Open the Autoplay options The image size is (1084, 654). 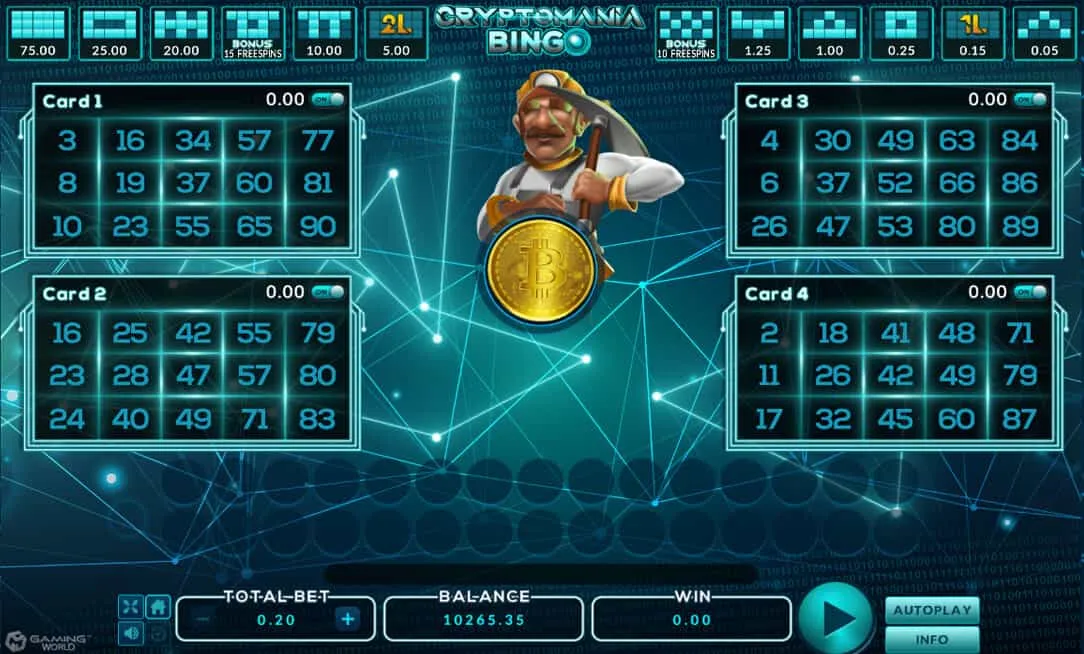tap(931, 609)
